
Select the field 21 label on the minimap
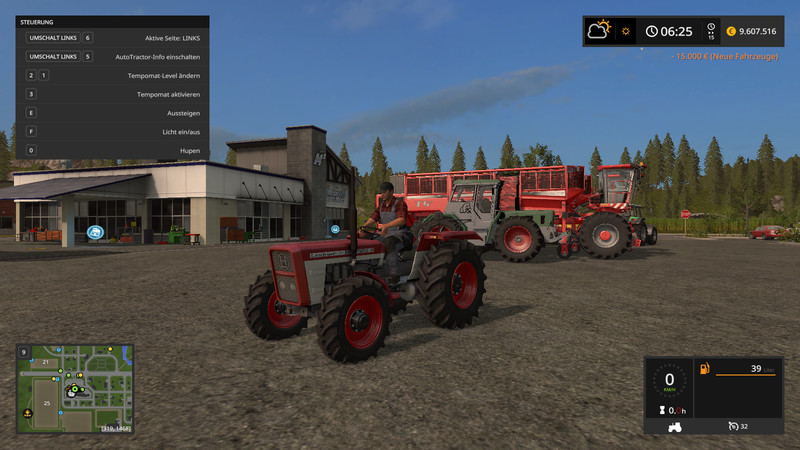tap(46, 361)
